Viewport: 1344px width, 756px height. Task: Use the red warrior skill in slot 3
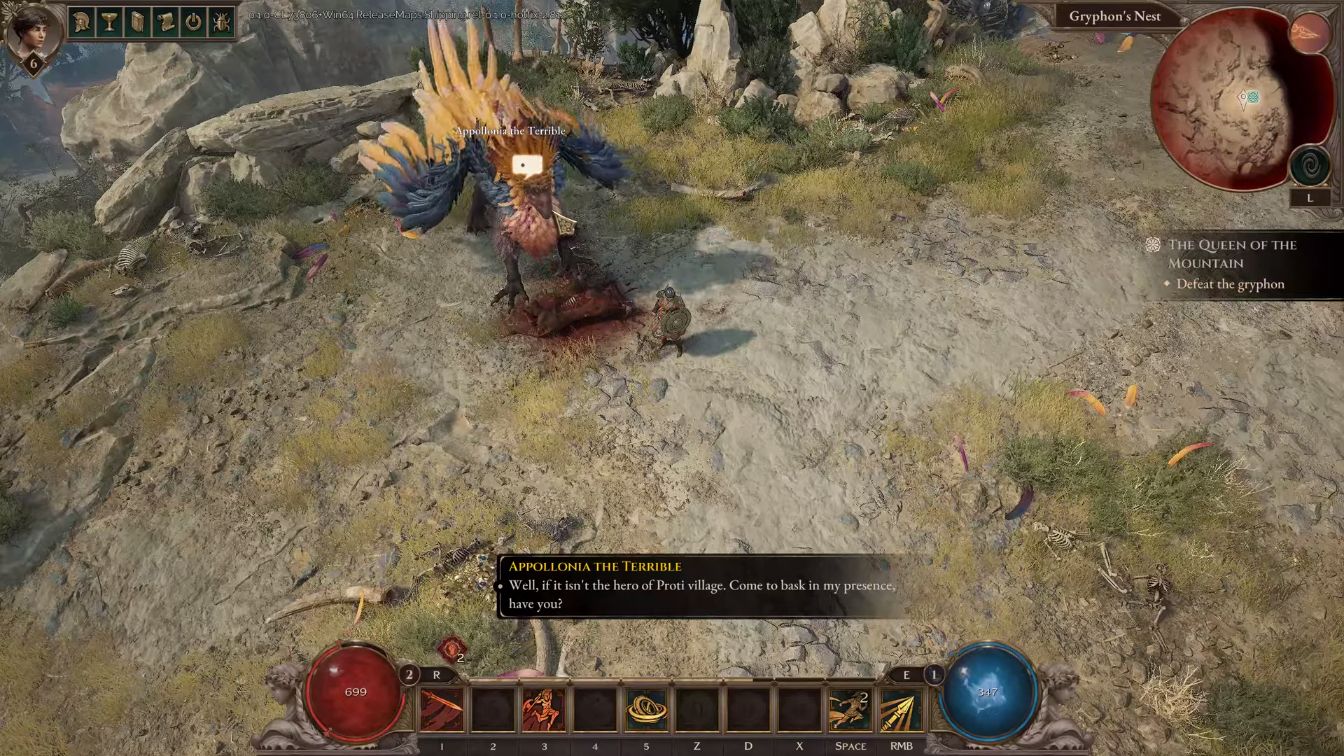click(543, 710)
